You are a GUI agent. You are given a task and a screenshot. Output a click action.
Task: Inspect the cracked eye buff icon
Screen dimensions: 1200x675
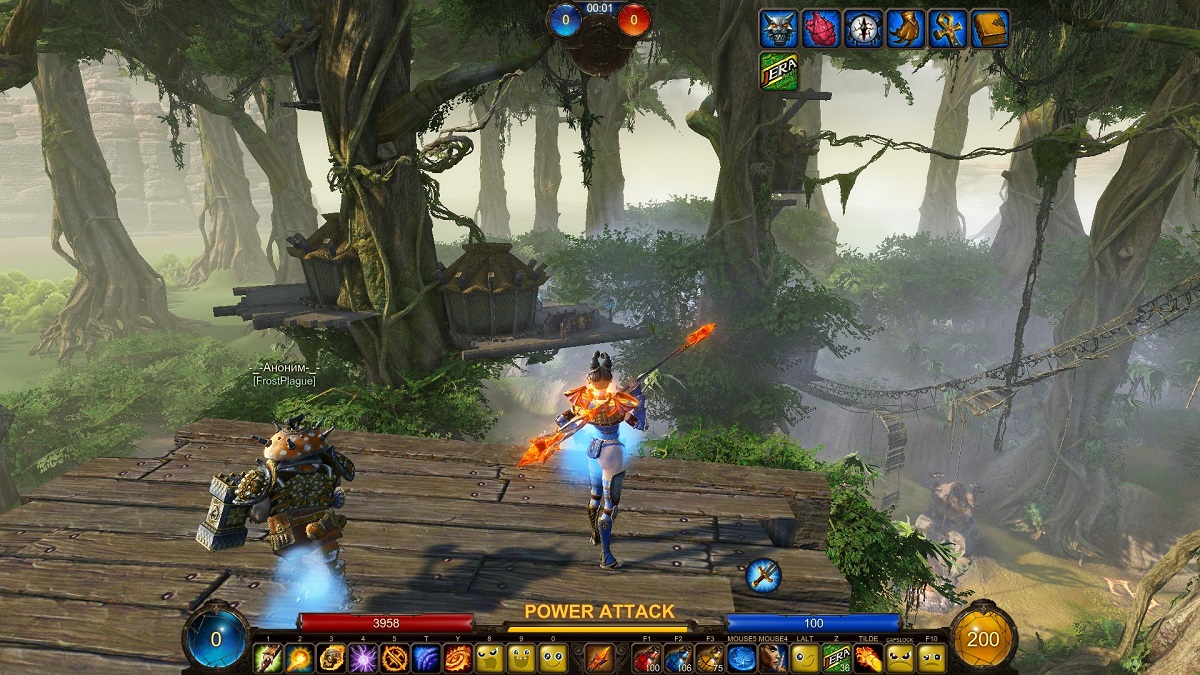[x=862, y=28]
